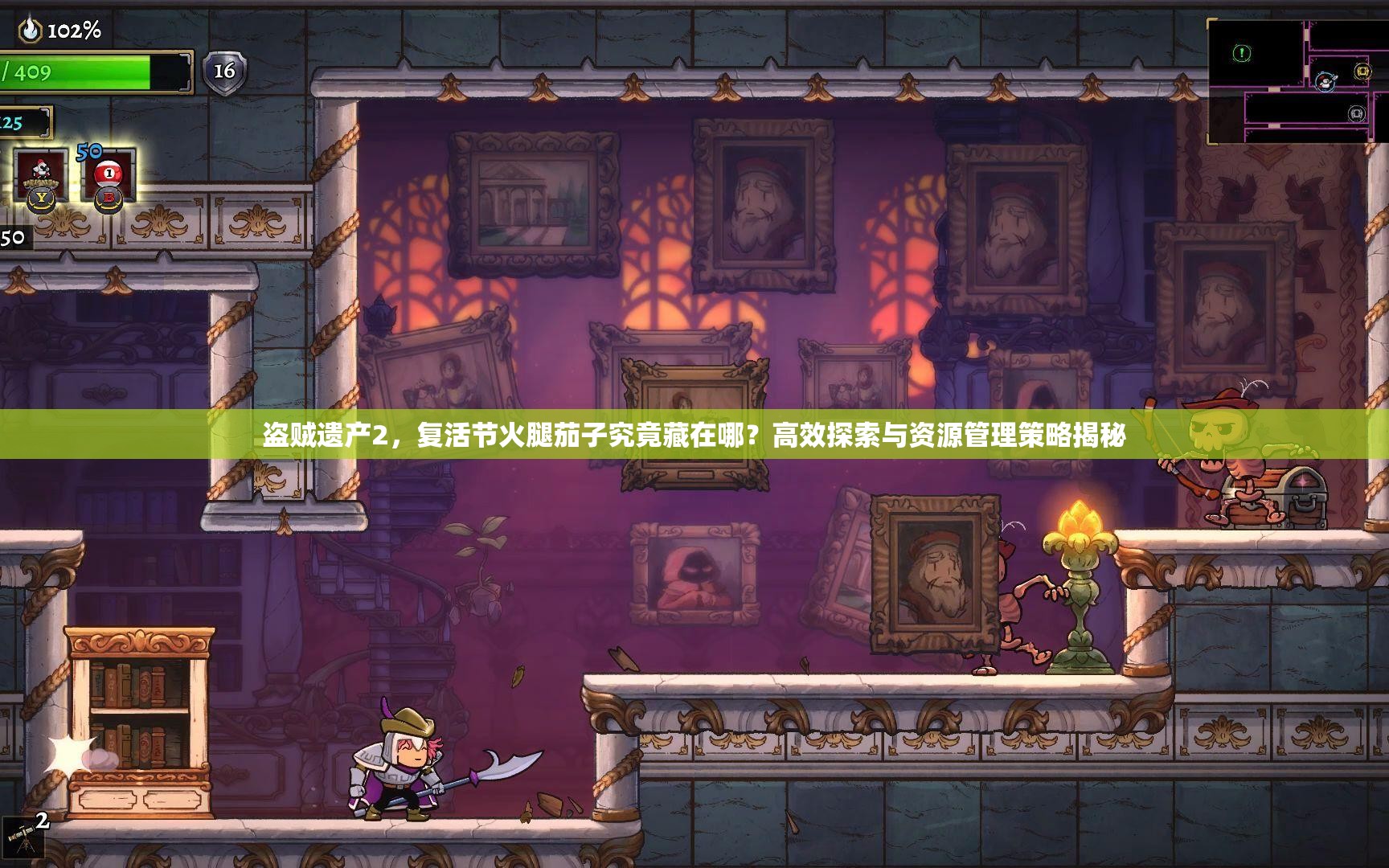The width and height of the screenshot is (1389, 868).
Task: Open the article headline in the green banner
Action: [x=694, y=436]
